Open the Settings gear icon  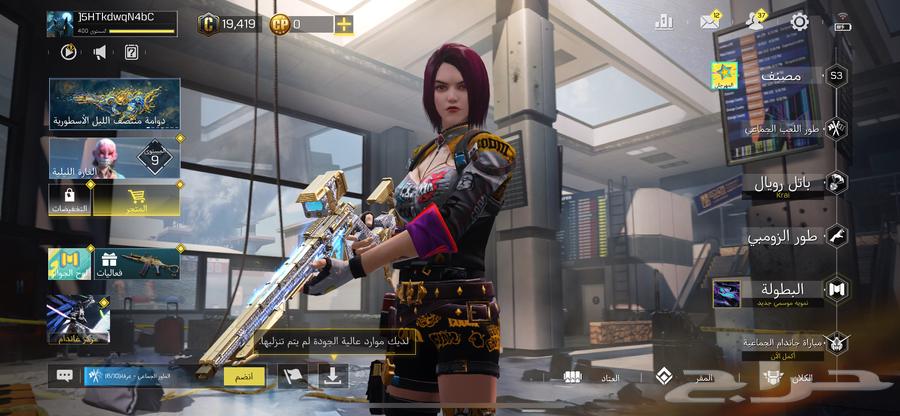coord(799,22)
